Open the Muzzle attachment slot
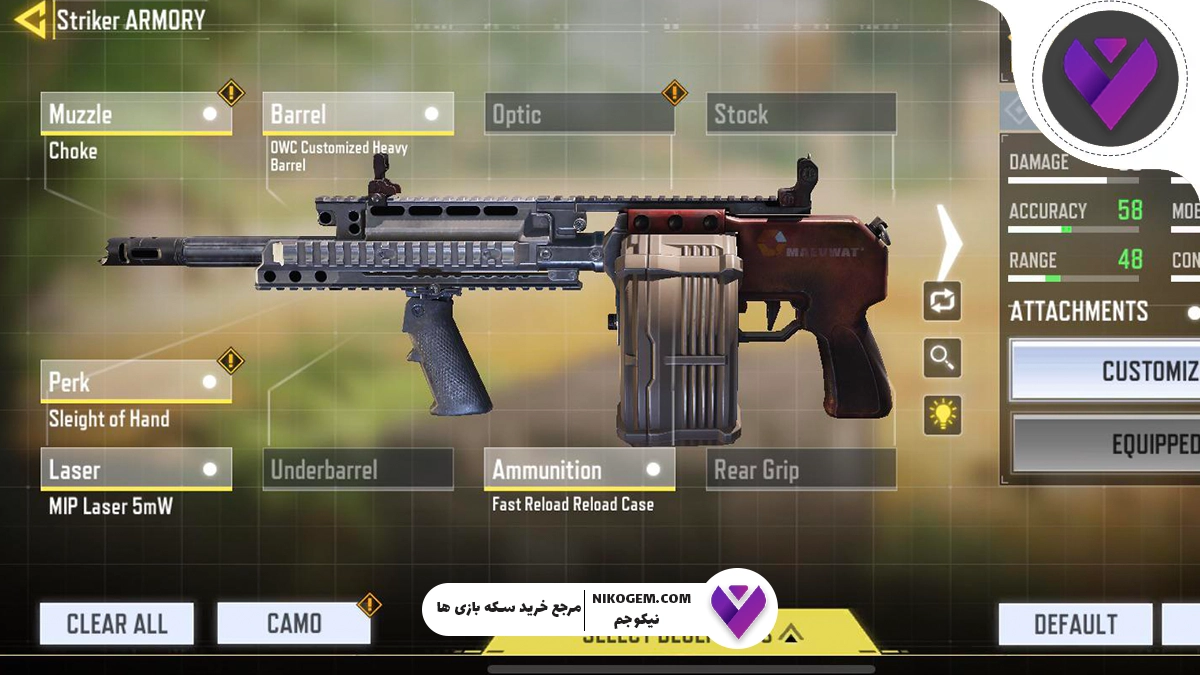The image size is (1200, 675). coord(136,114)
